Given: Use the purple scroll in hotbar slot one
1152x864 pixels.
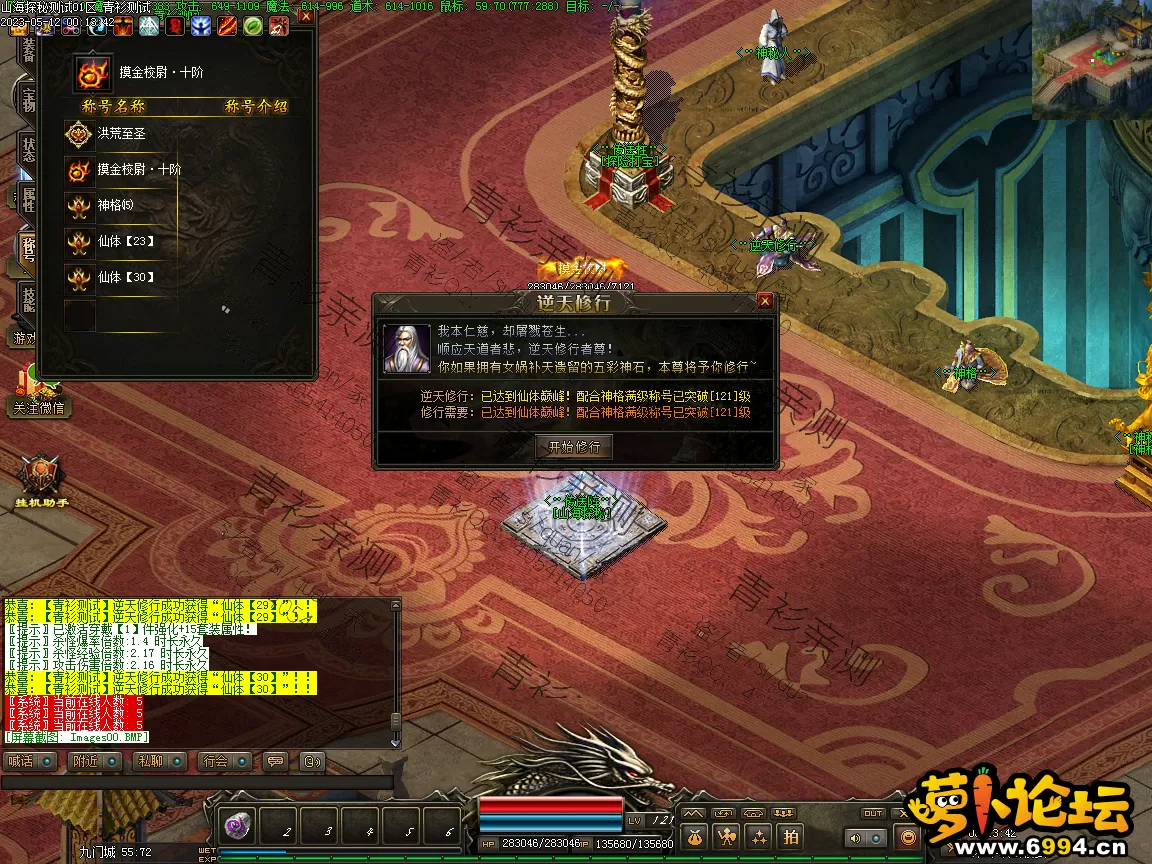Looking at the screenshot, I should coord(238,826).
